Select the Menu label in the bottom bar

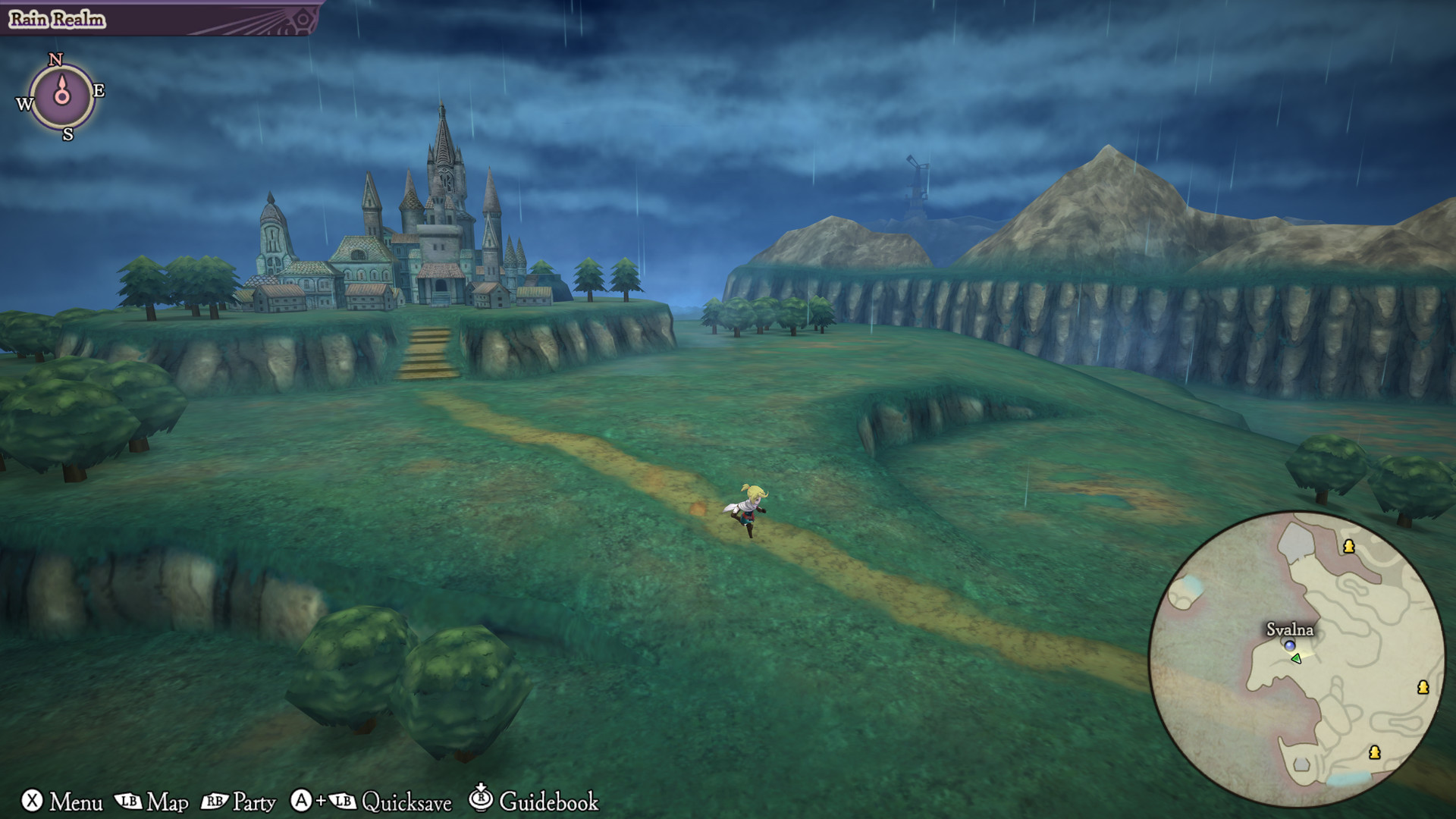(x=76, y=802)
